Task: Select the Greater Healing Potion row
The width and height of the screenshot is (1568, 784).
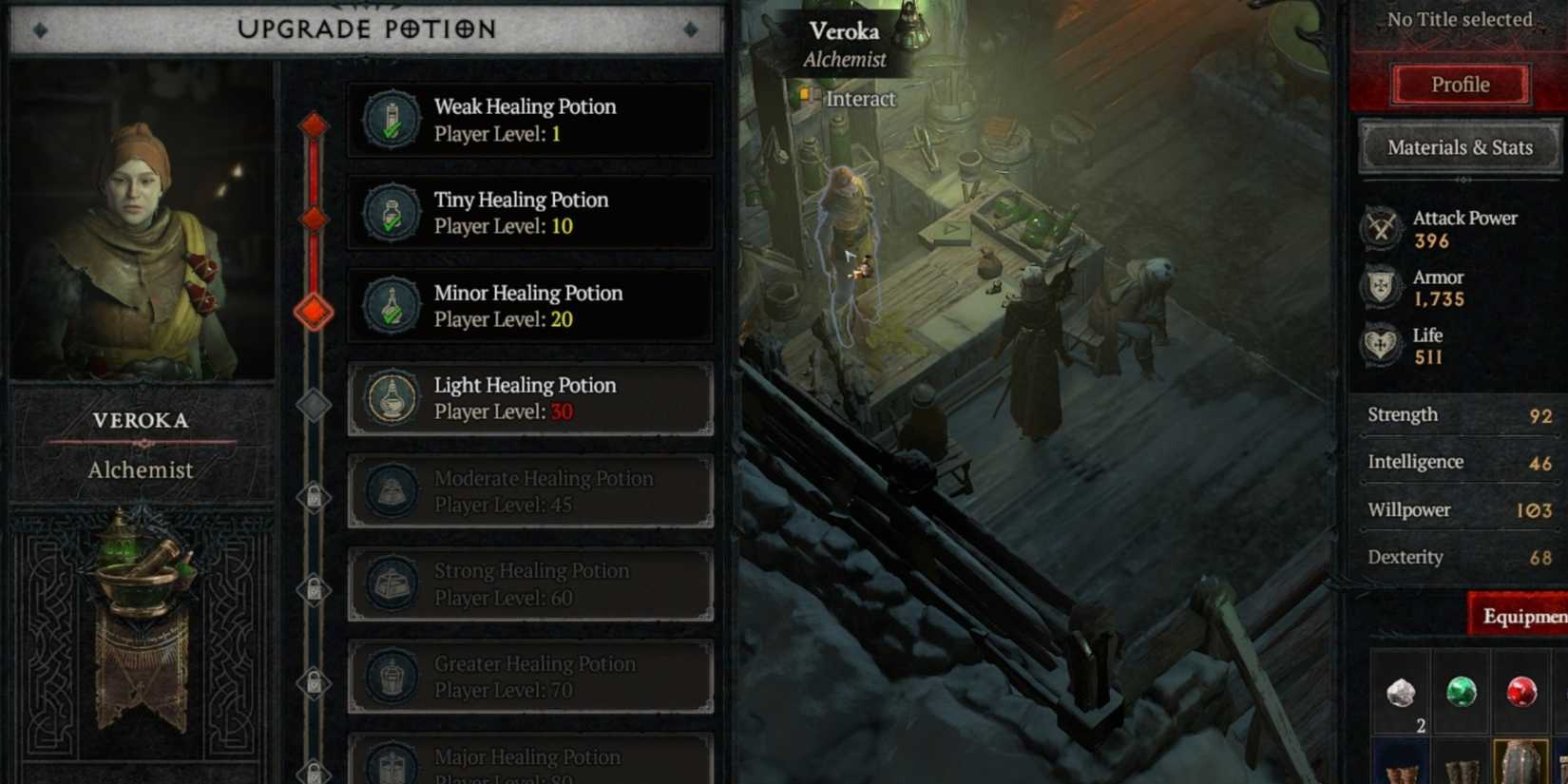Action: [x=530, y=677]
